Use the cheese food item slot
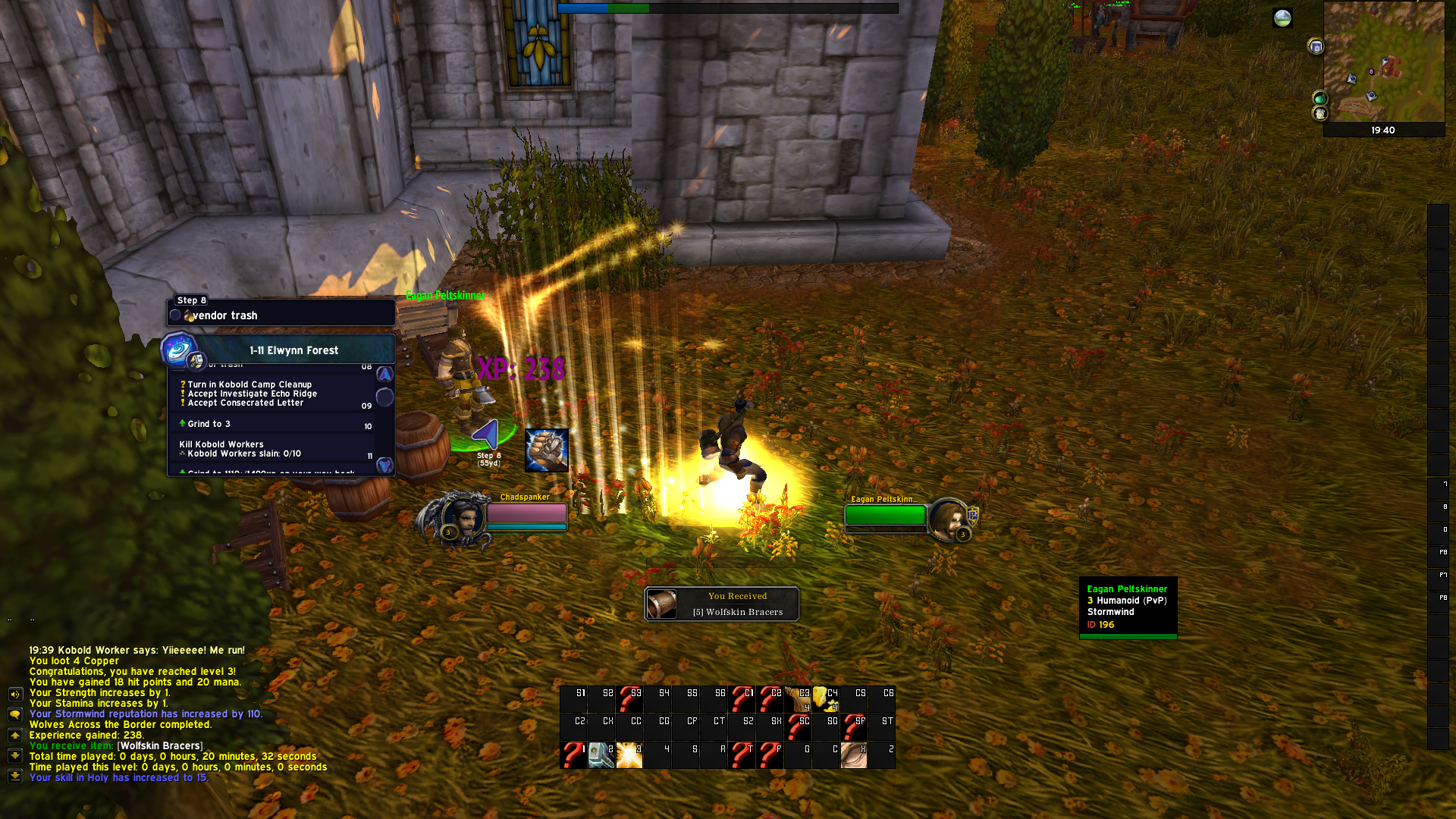This screenshot has height=819, width=1456. (x=825, y=699)
